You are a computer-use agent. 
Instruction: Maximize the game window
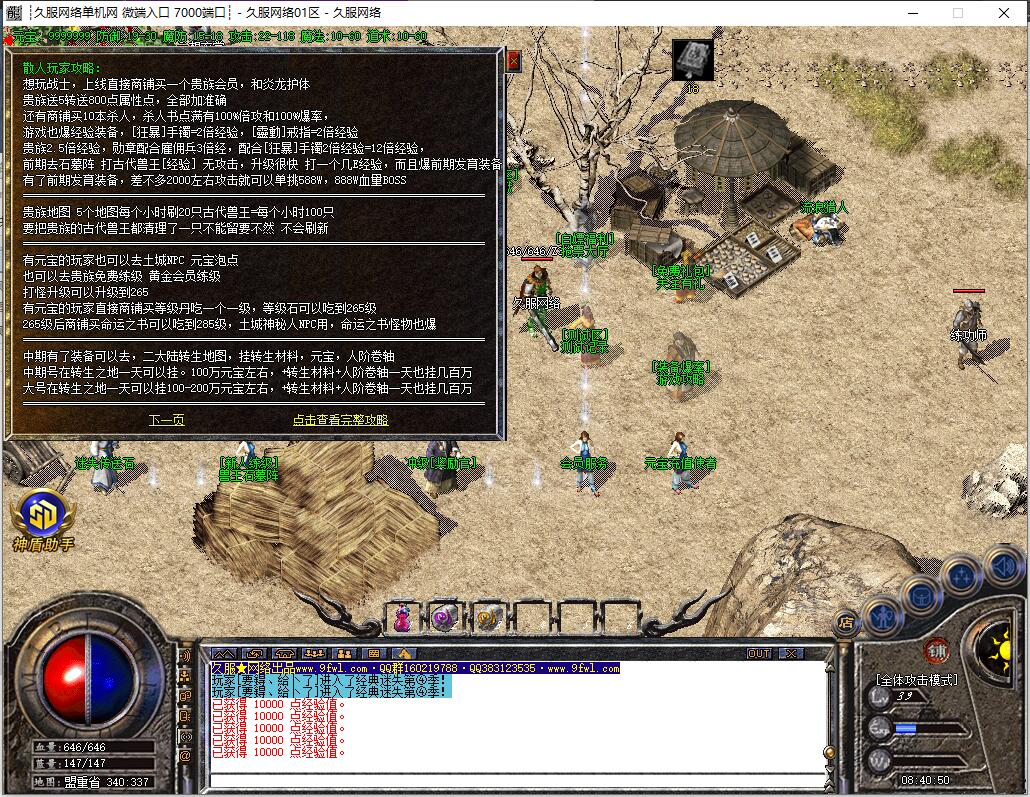coord(957,13)
